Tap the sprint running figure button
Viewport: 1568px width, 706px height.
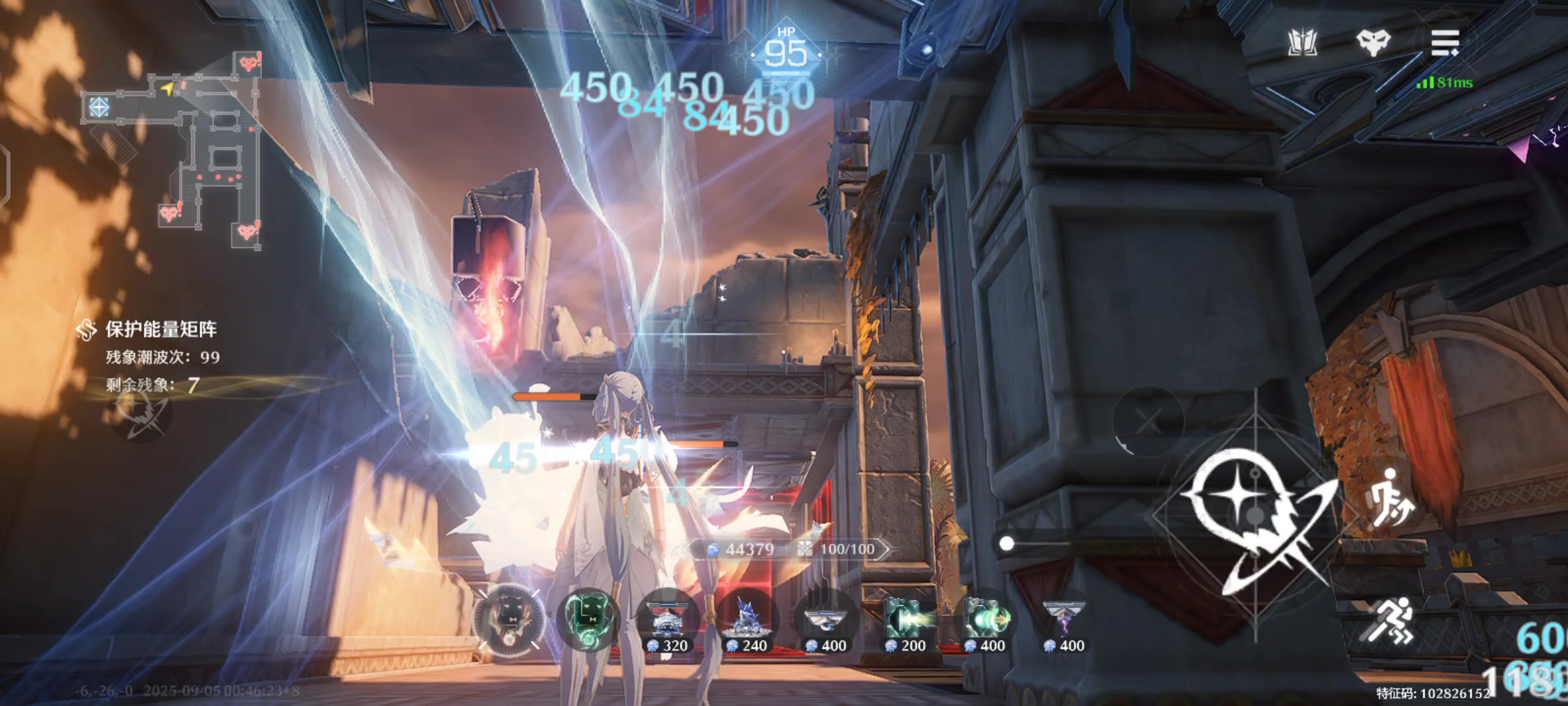coord(1390,621)
